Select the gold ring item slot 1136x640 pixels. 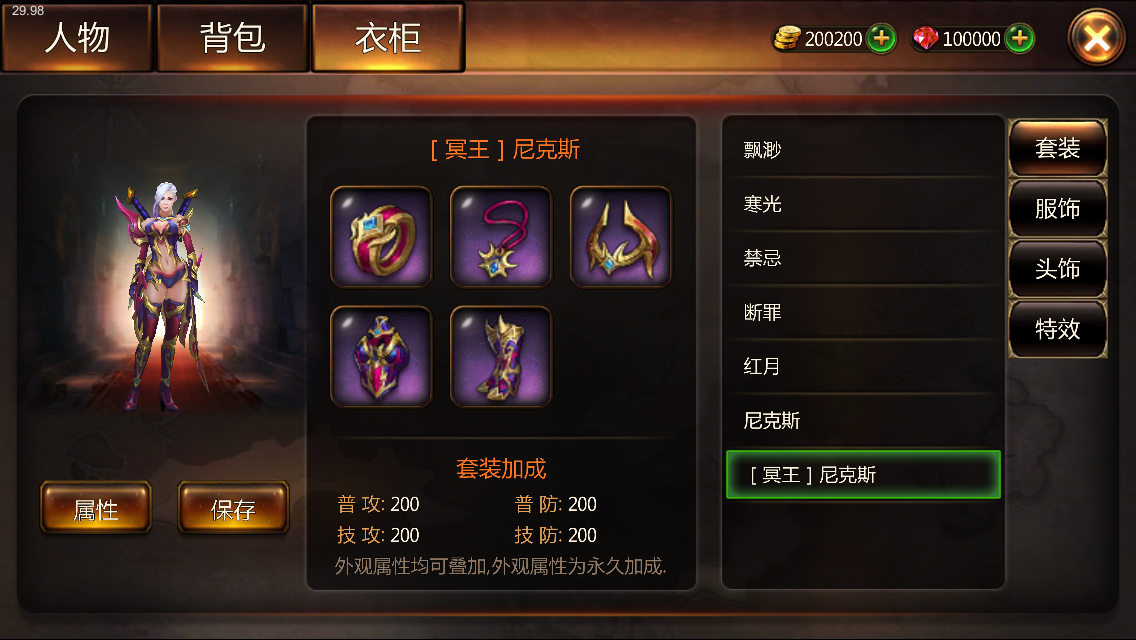381,236
